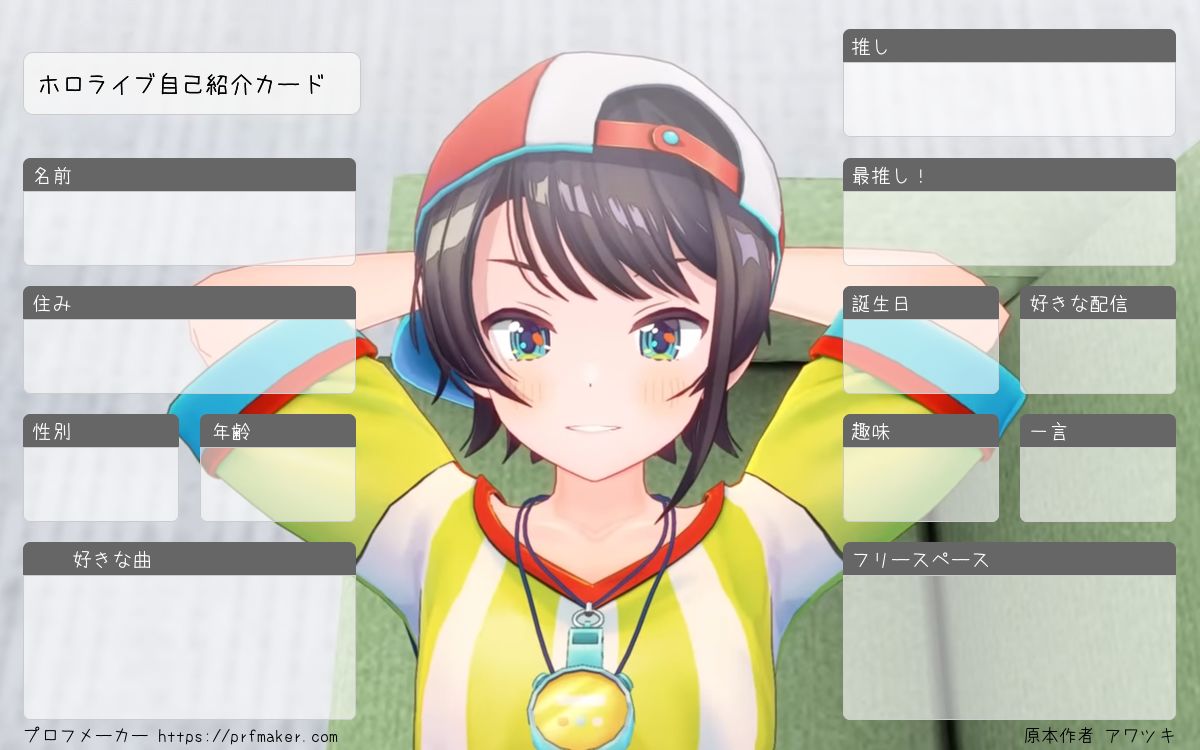
Task: Click the 名前 (name) field
Action: pos(189,228)
